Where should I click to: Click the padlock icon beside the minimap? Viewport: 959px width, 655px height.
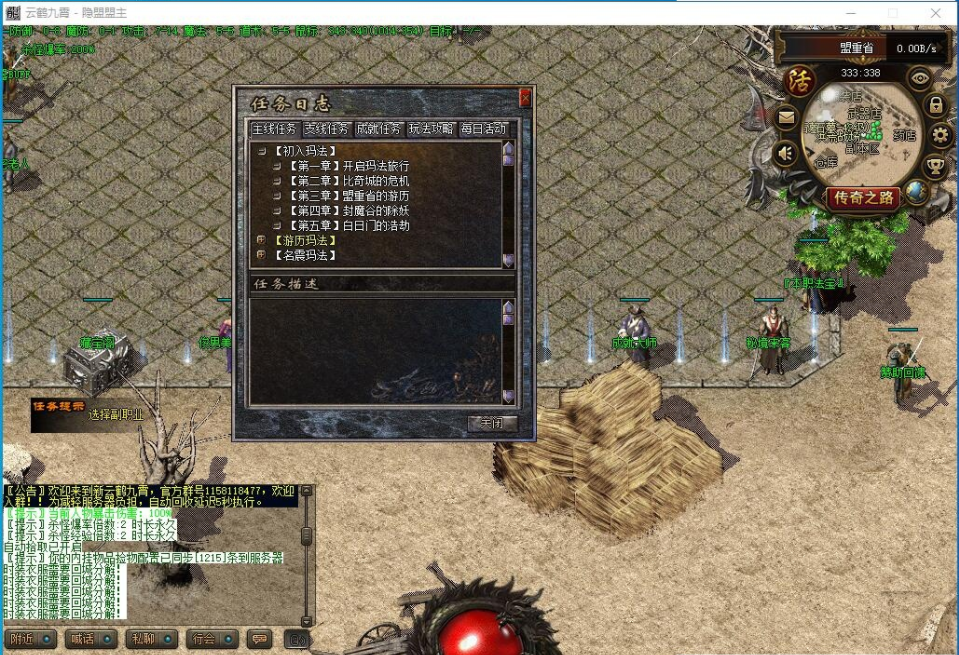coord(936,105)
